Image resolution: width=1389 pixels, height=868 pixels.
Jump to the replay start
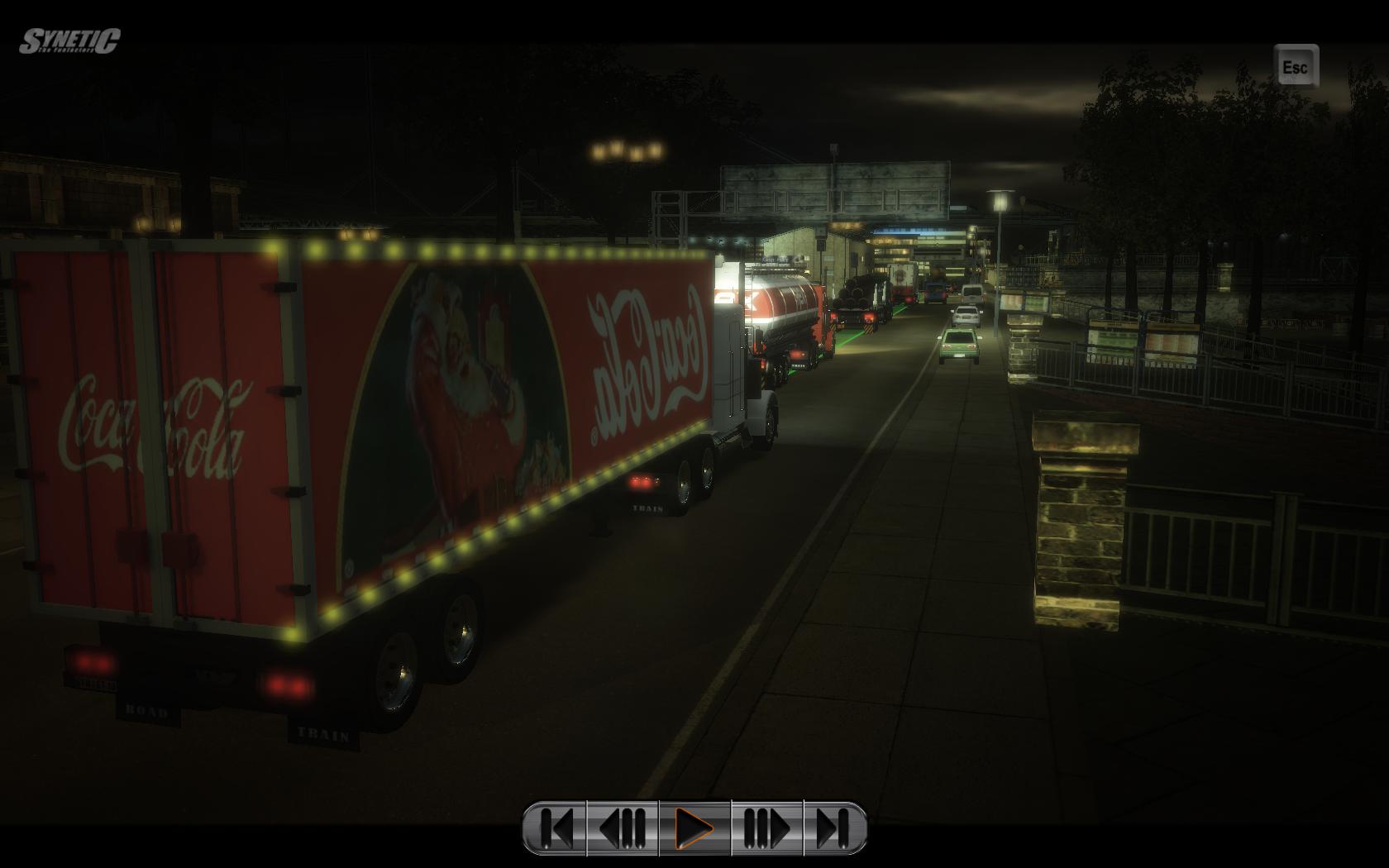click(x=556, y=827)
